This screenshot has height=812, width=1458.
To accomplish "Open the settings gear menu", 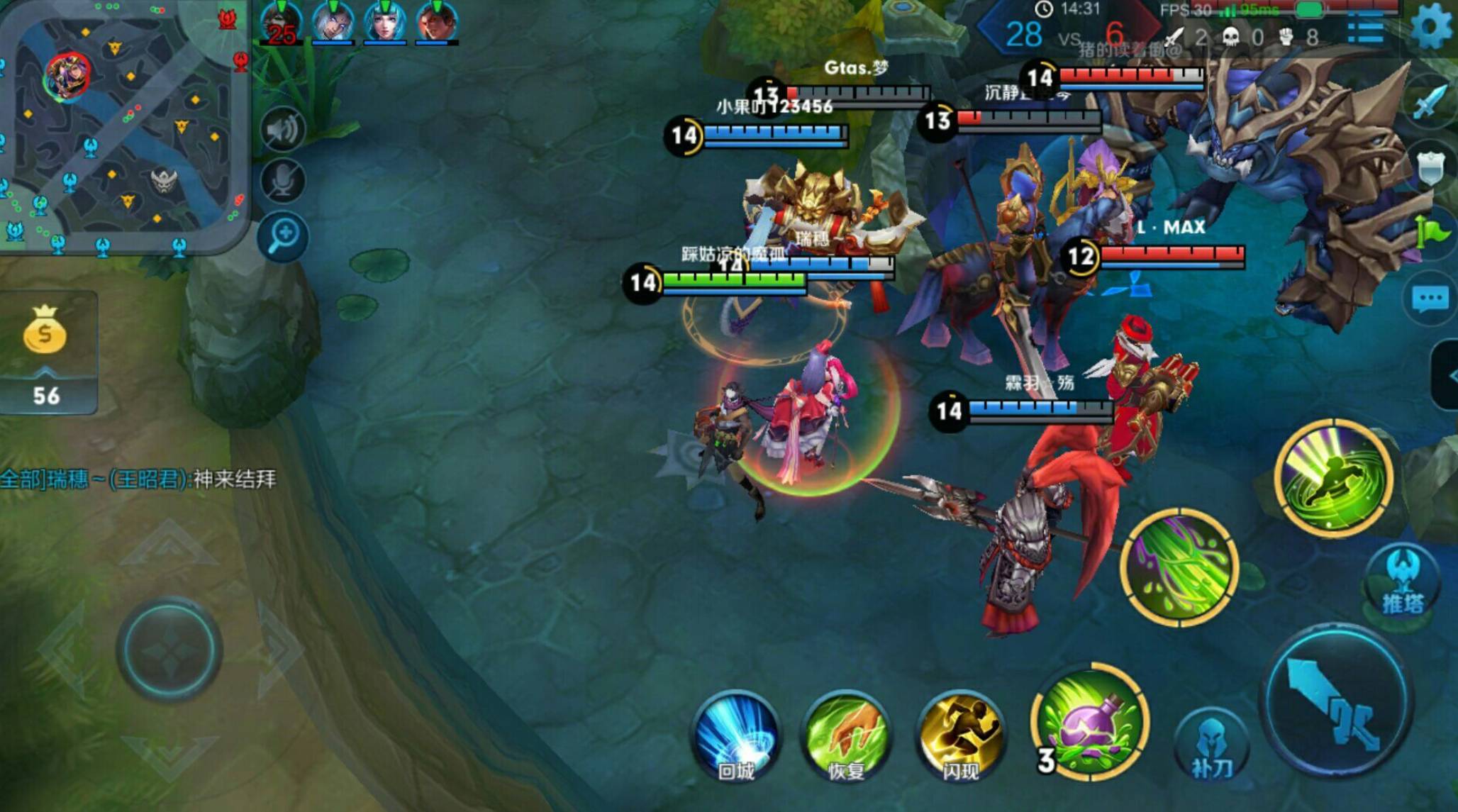I will [x=1431, y=26].
